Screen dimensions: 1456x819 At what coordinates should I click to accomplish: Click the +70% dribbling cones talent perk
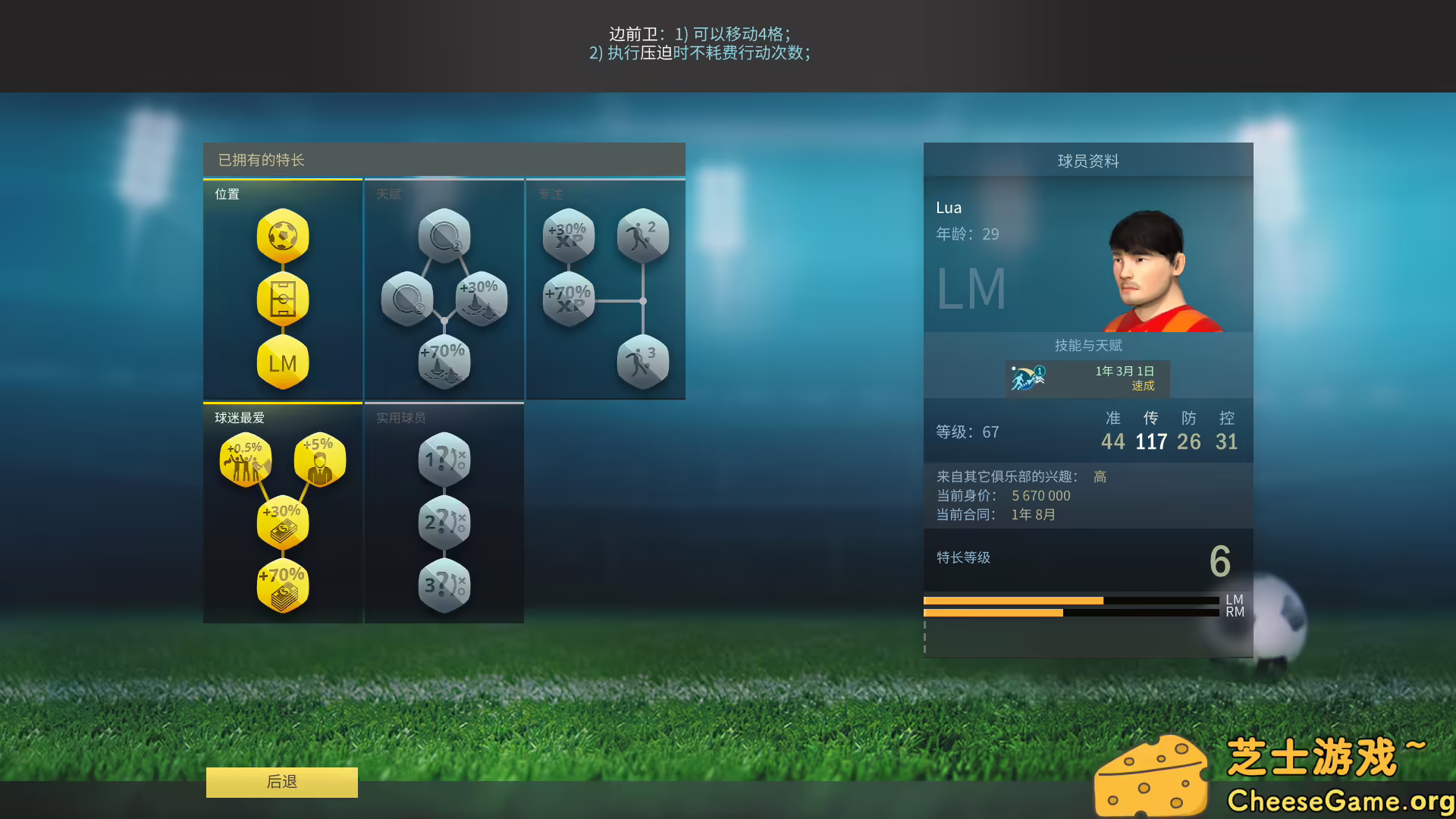click(x=444, y=362)
